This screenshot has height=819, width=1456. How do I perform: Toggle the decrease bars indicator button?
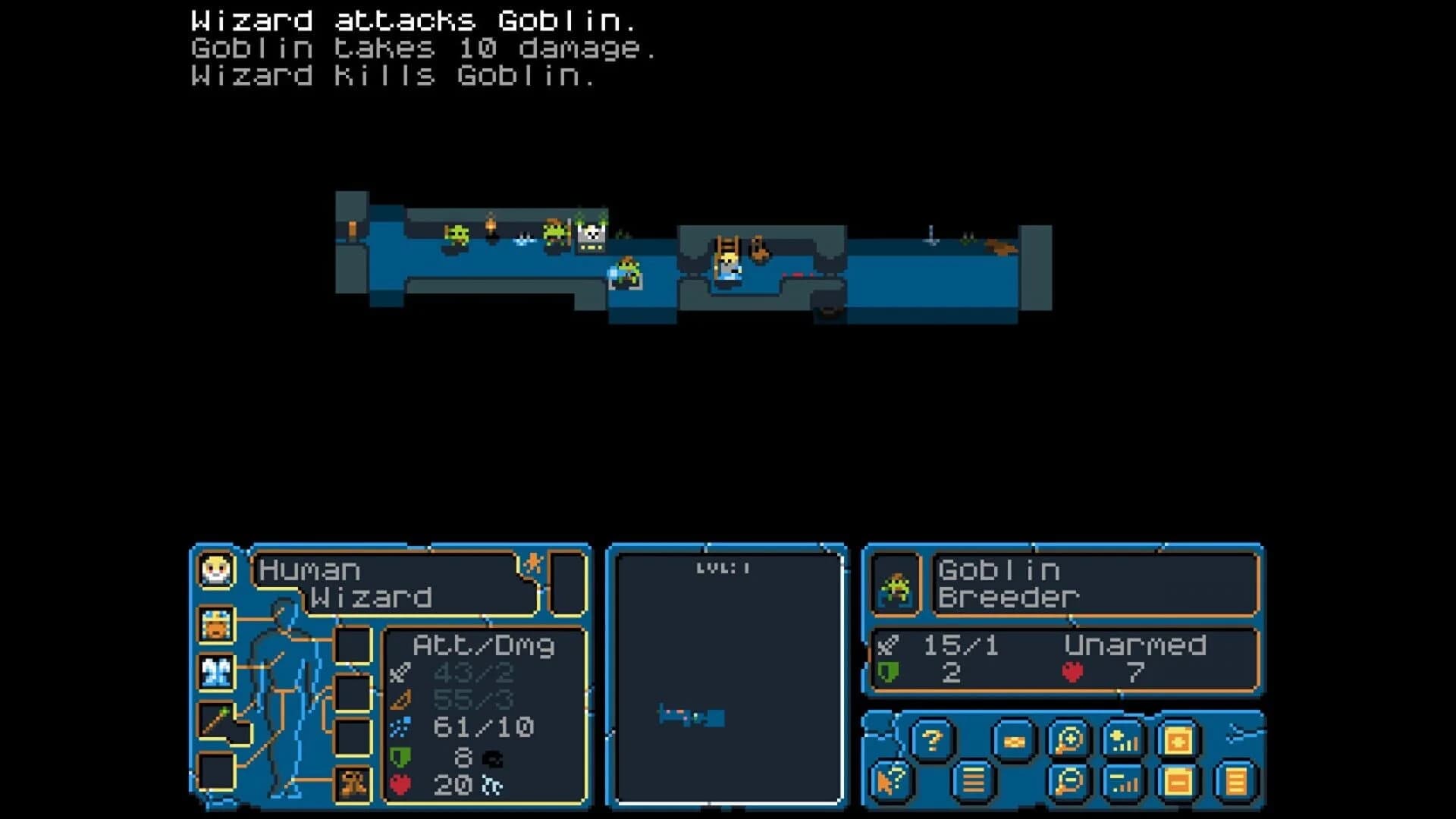point(1123,782)
